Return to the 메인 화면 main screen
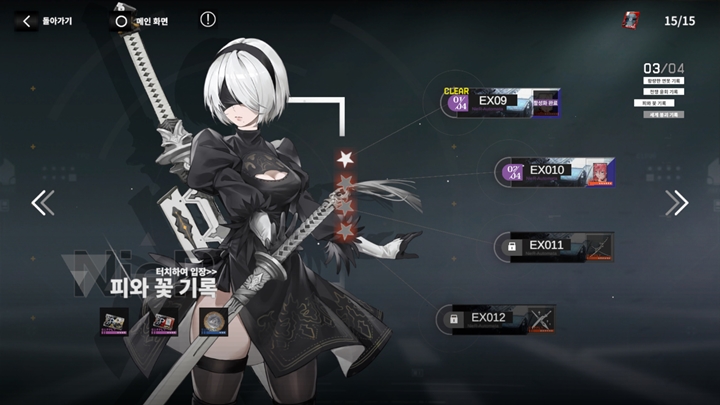This screenshot has height=405, width=720. (141, 20)
